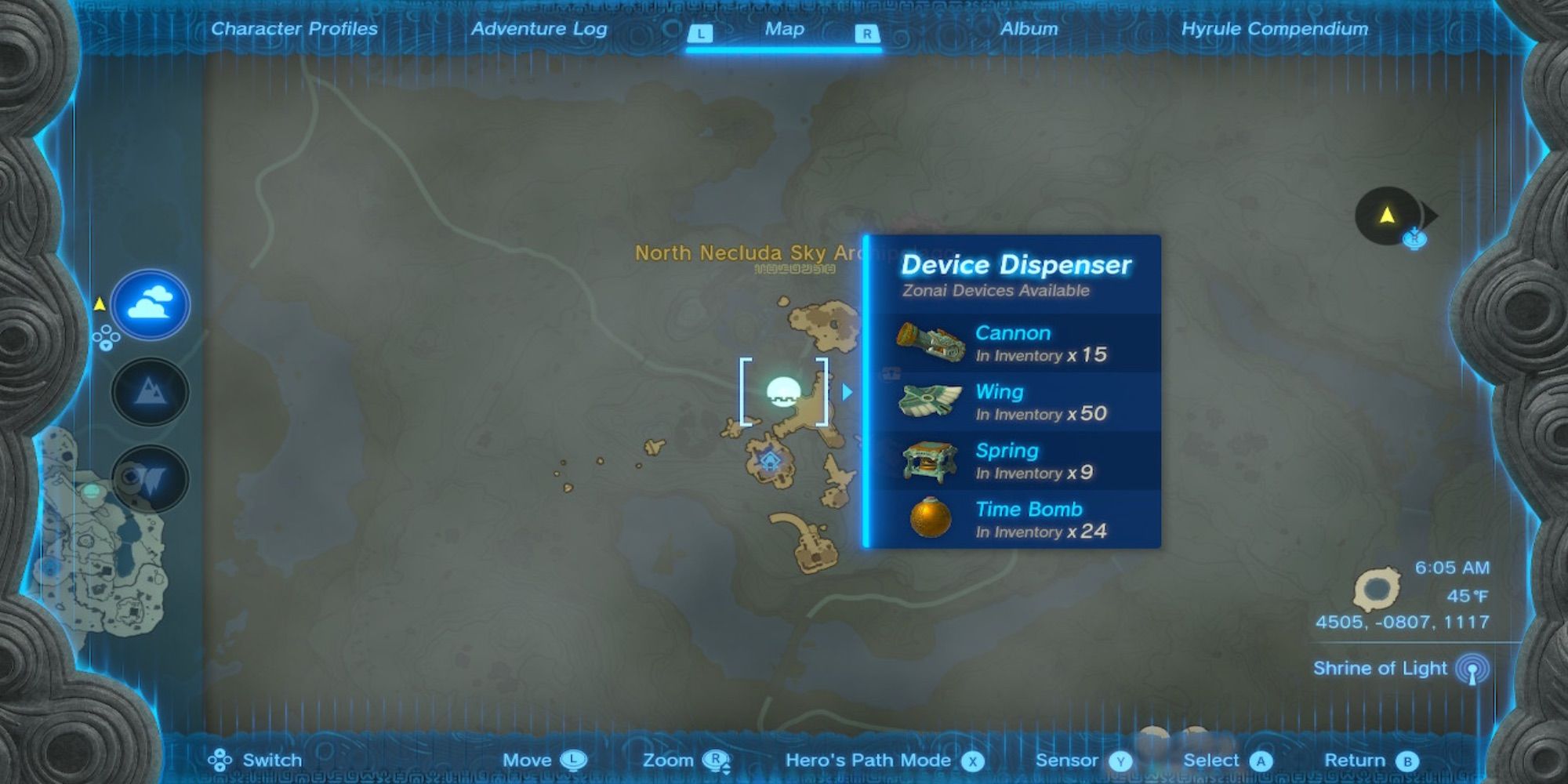Toggle to the depths map layer

149,478
